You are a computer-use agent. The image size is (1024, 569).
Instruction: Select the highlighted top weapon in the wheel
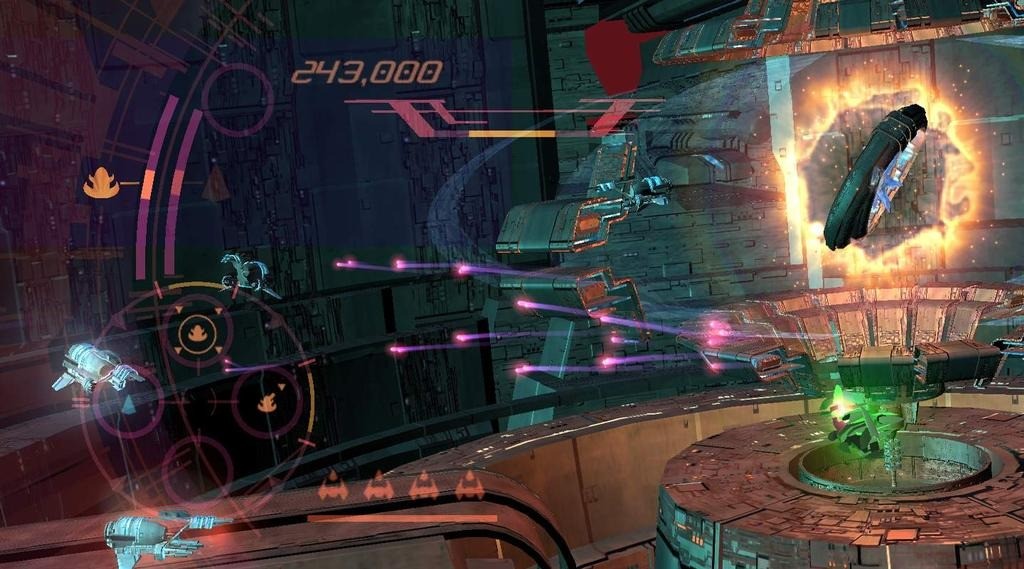coord(191,332)
